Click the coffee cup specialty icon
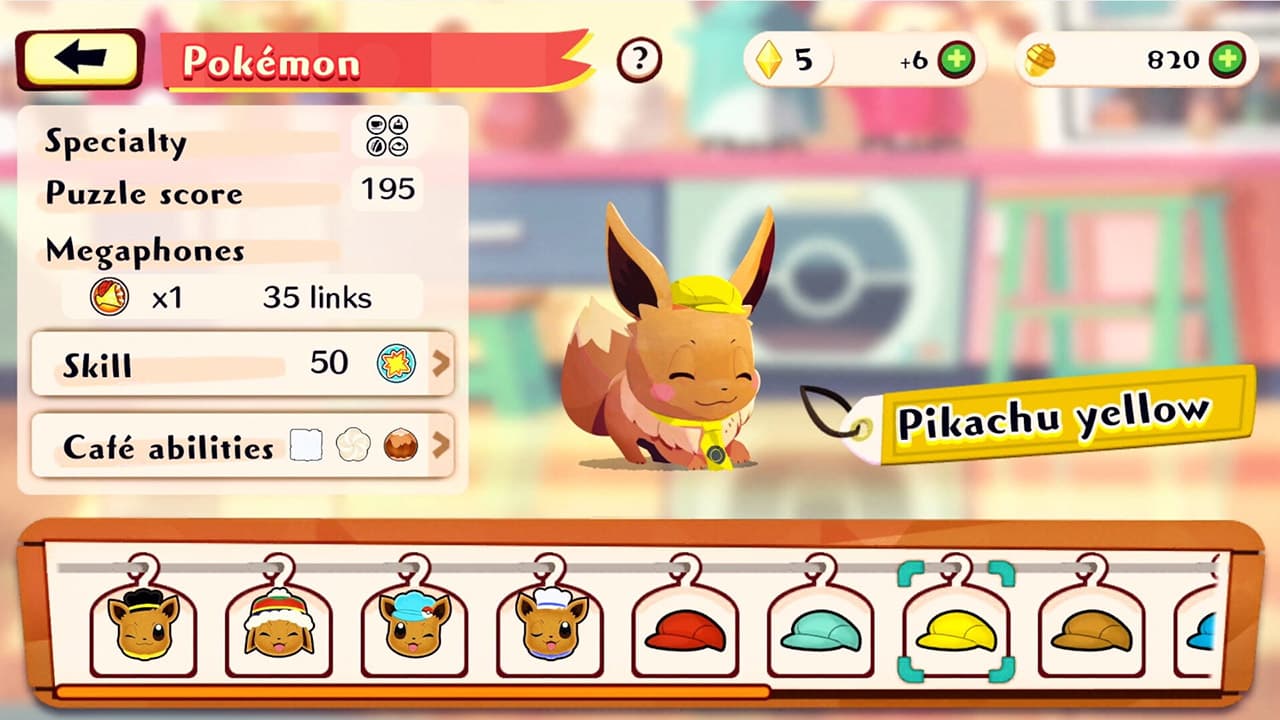 pyautogui.click(x=376, y=123)
